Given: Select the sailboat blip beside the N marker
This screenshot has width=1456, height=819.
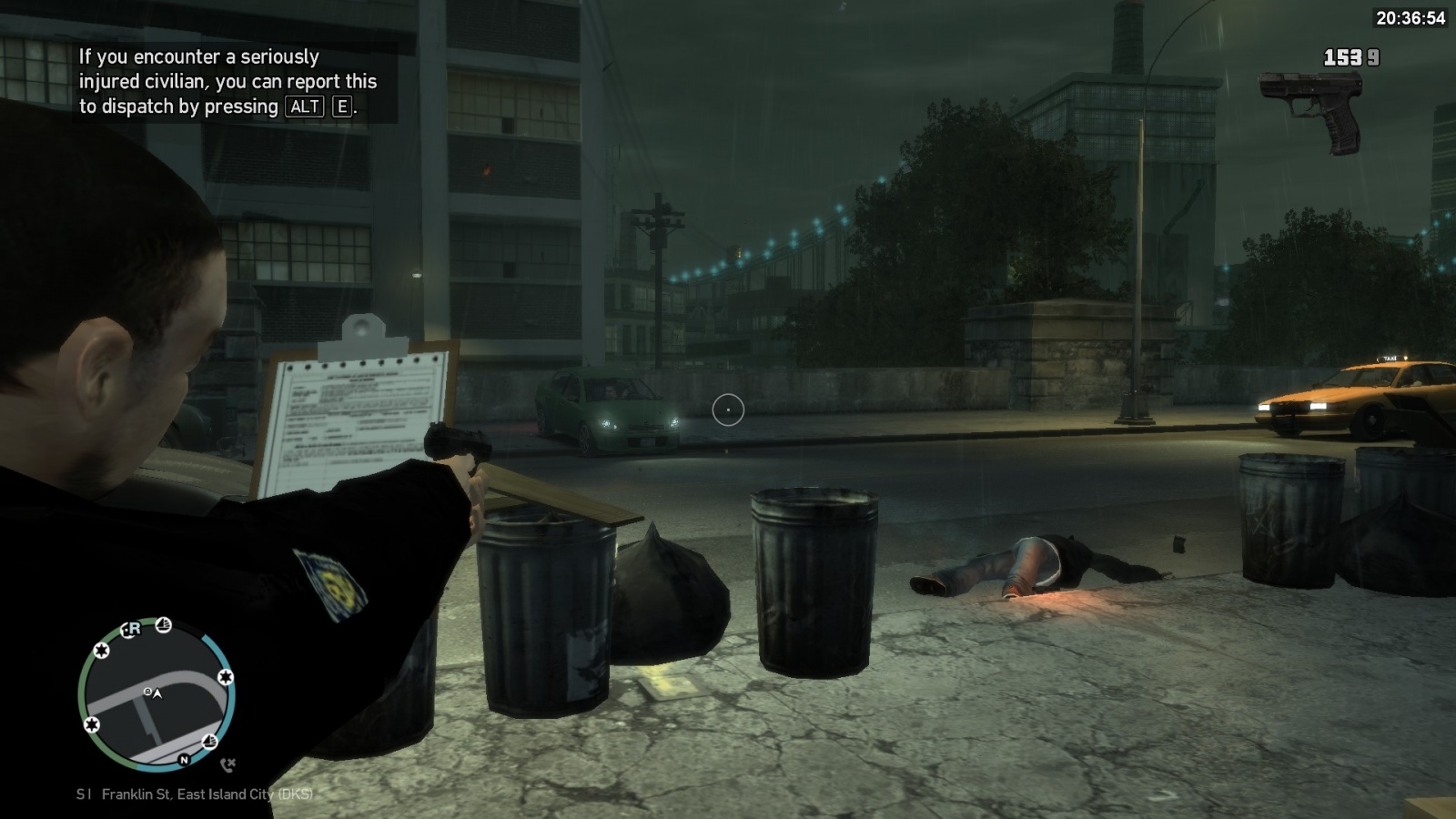Looking at the screenshot, I should [209, 741].
